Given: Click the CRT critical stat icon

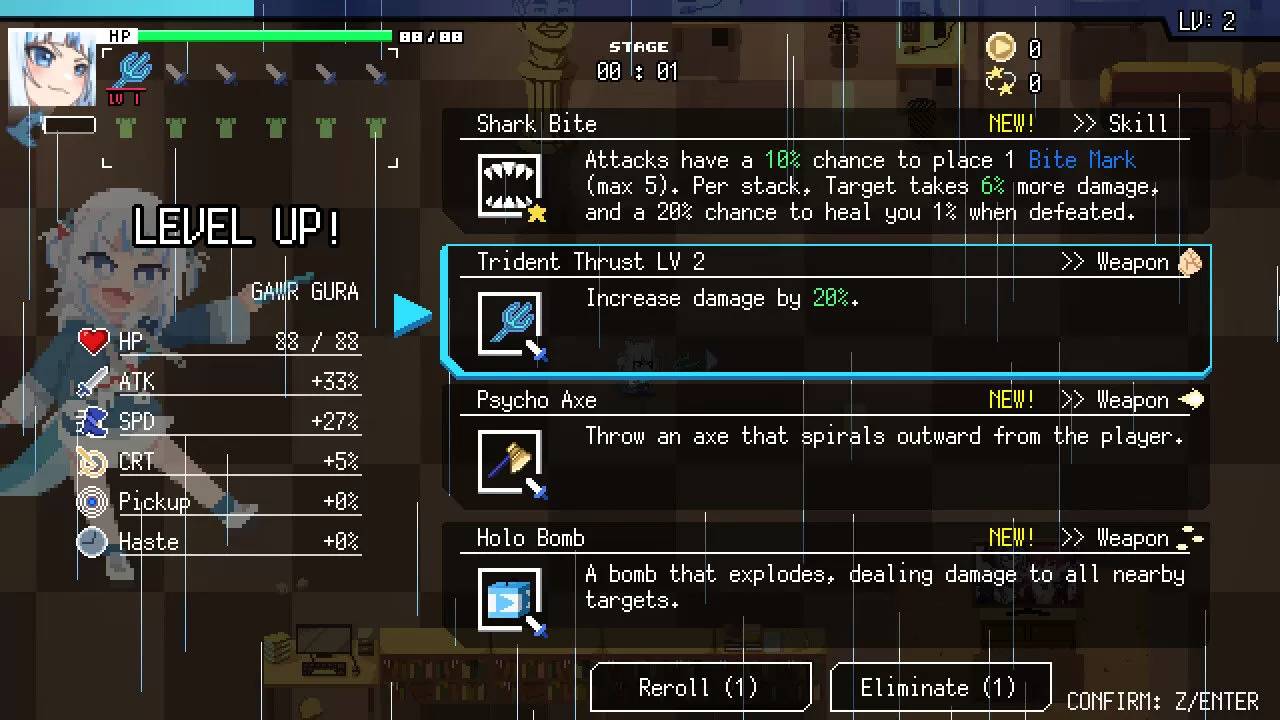Looking at the screenshot, I should pyautogui.click(x=93, y=461).
